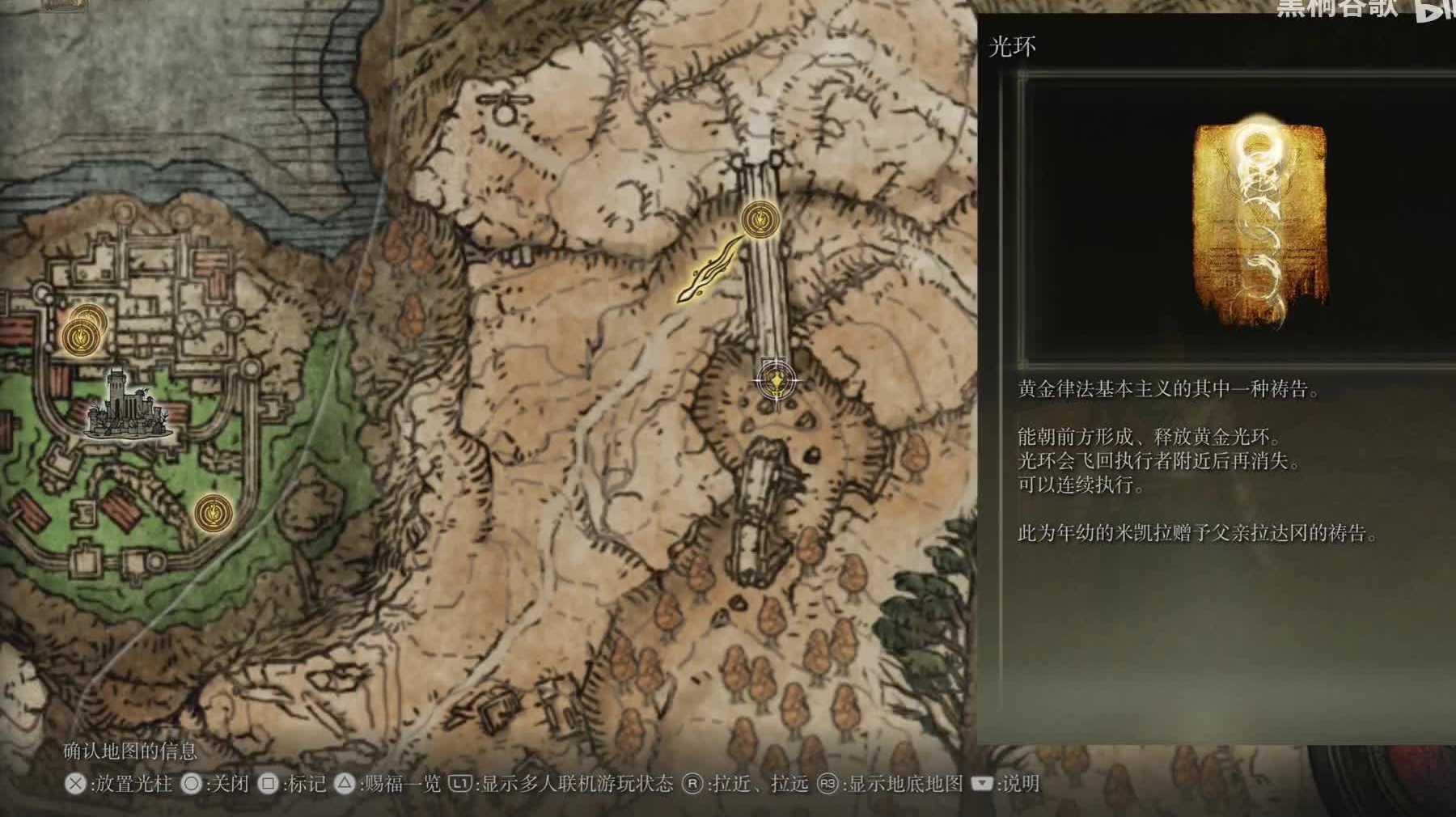Select the front marker of the overlapping grace pair
1456x817 pixels.
click(x=80, y=335)
